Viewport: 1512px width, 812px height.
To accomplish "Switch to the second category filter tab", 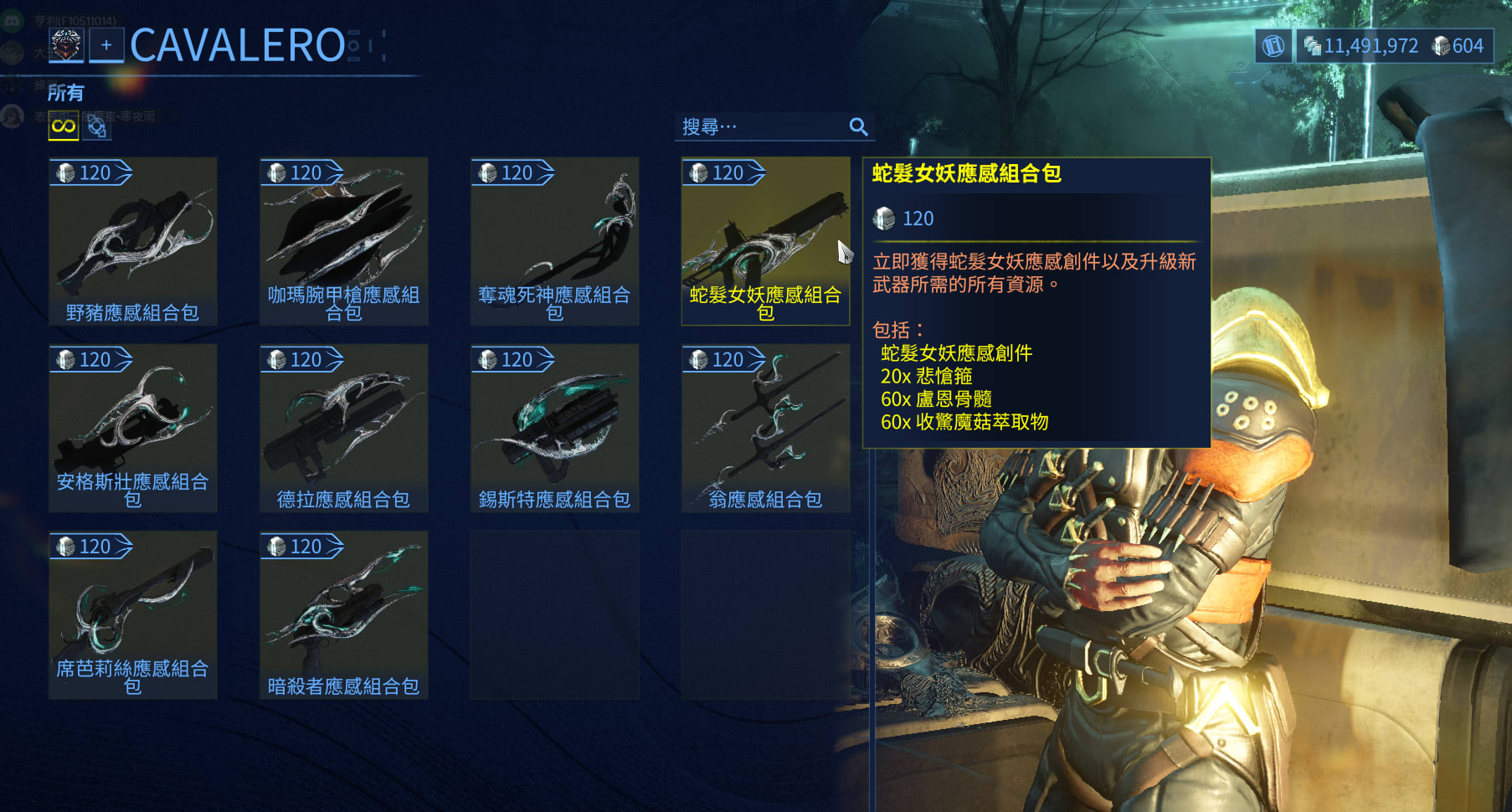I will [97, 127].
